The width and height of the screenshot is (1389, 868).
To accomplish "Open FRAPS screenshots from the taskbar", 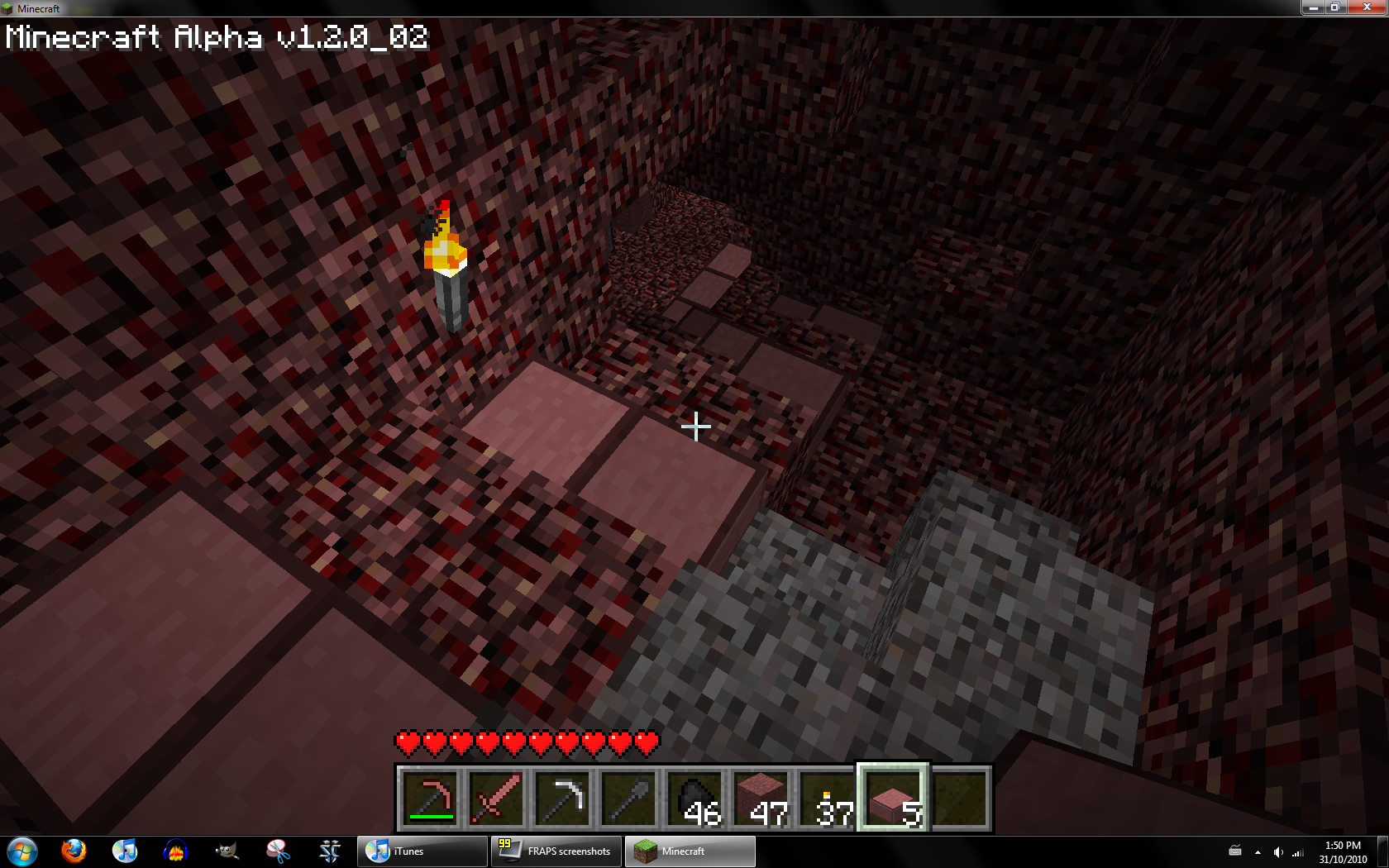I will 556,851.
